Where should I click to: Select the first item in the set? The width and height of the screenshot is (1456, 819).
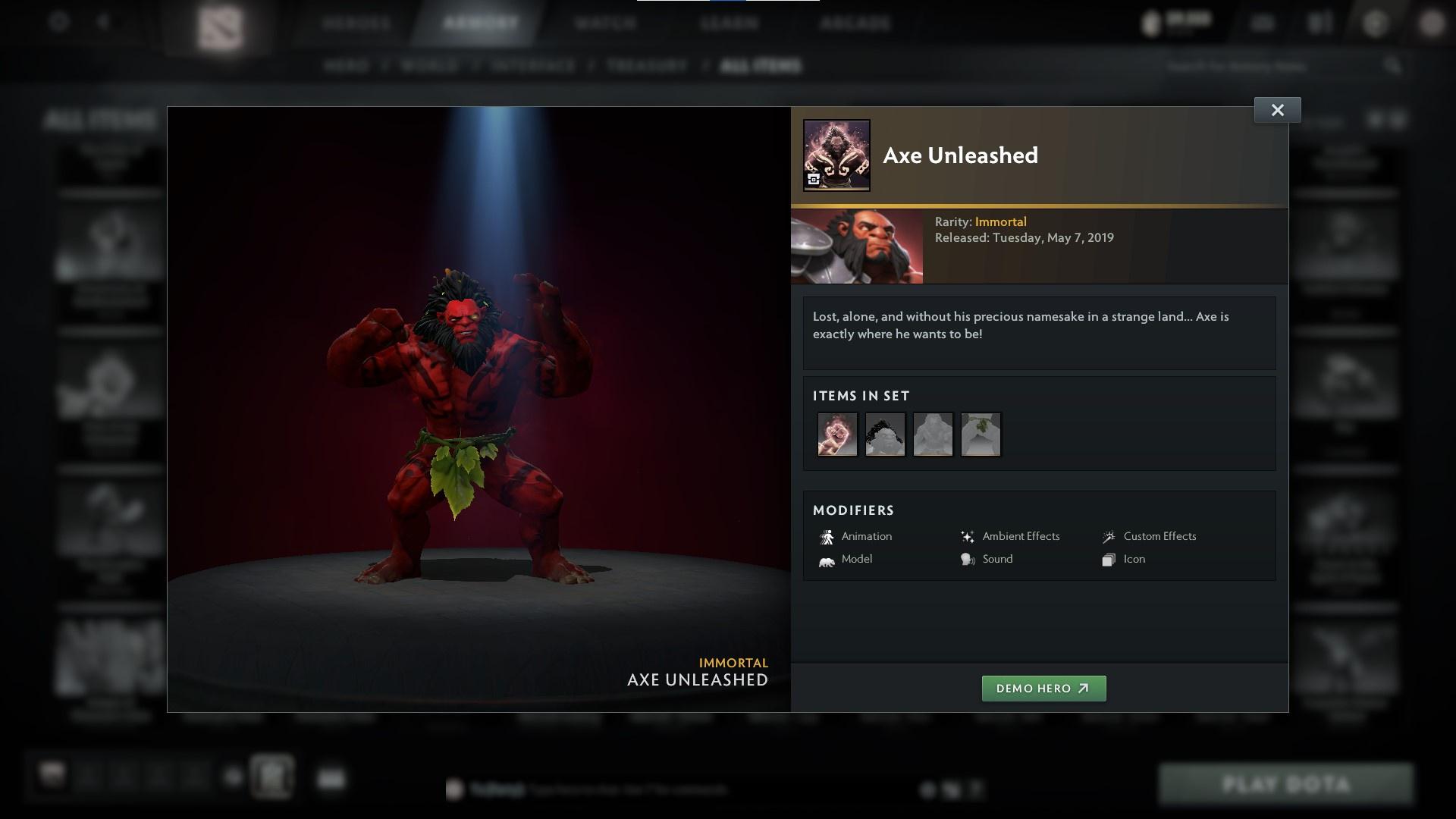(837, 434)
